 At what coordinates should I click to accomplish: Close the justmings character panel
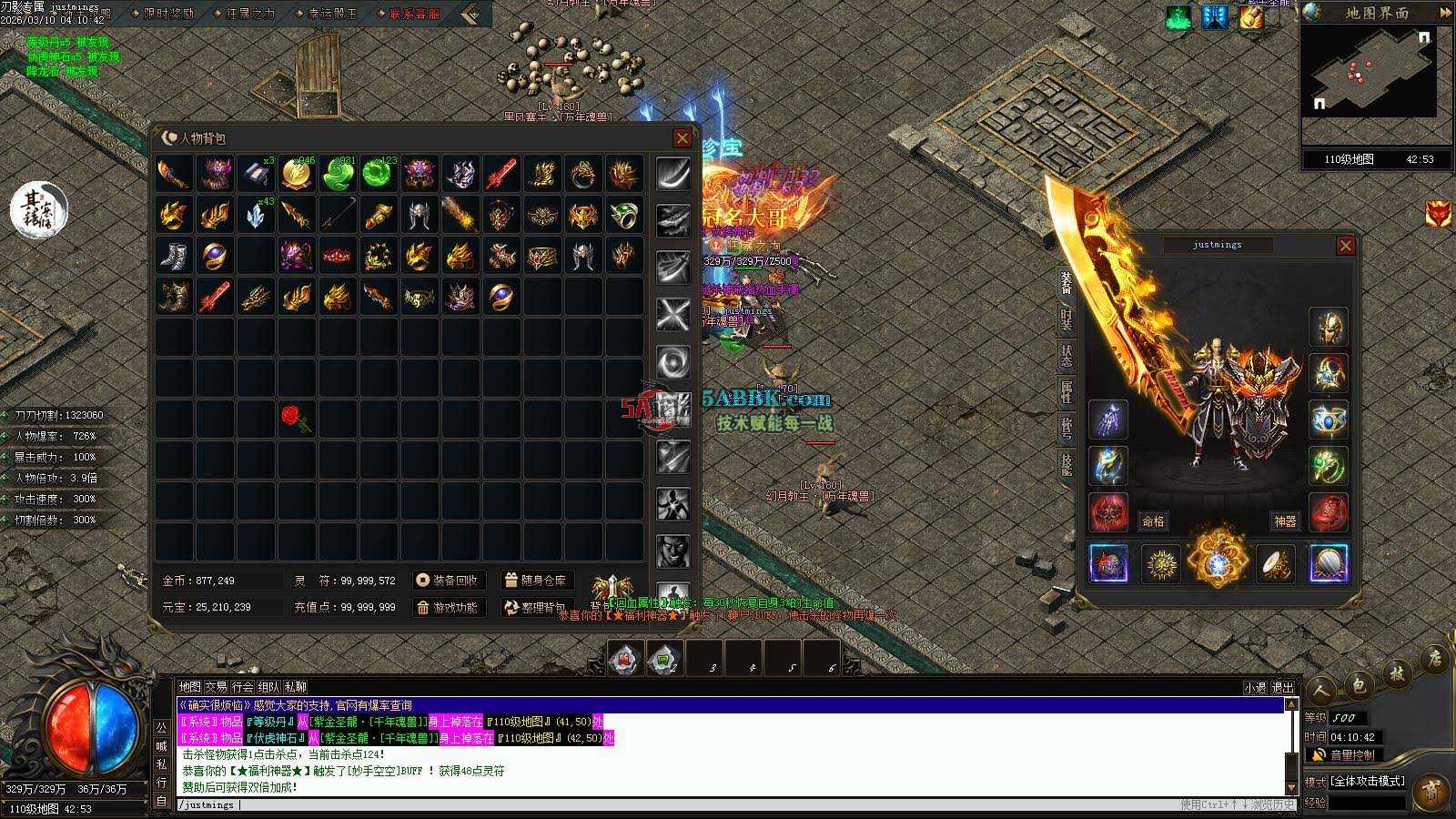click(1346, 246)
